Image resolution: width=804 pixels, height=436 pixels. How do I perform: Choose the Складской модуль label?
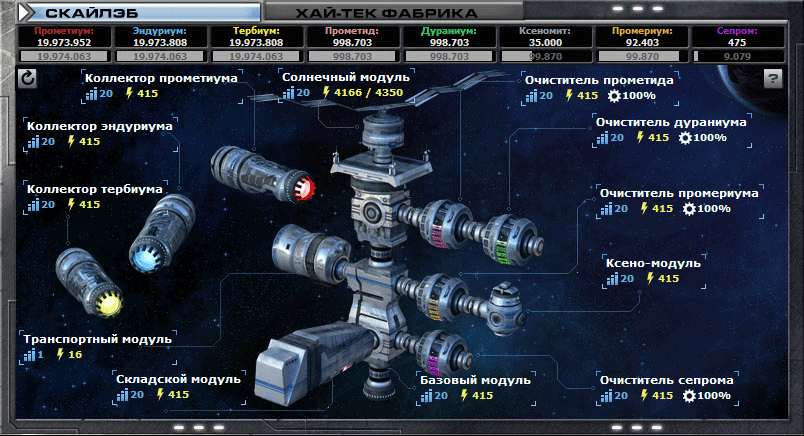[178, 379]
